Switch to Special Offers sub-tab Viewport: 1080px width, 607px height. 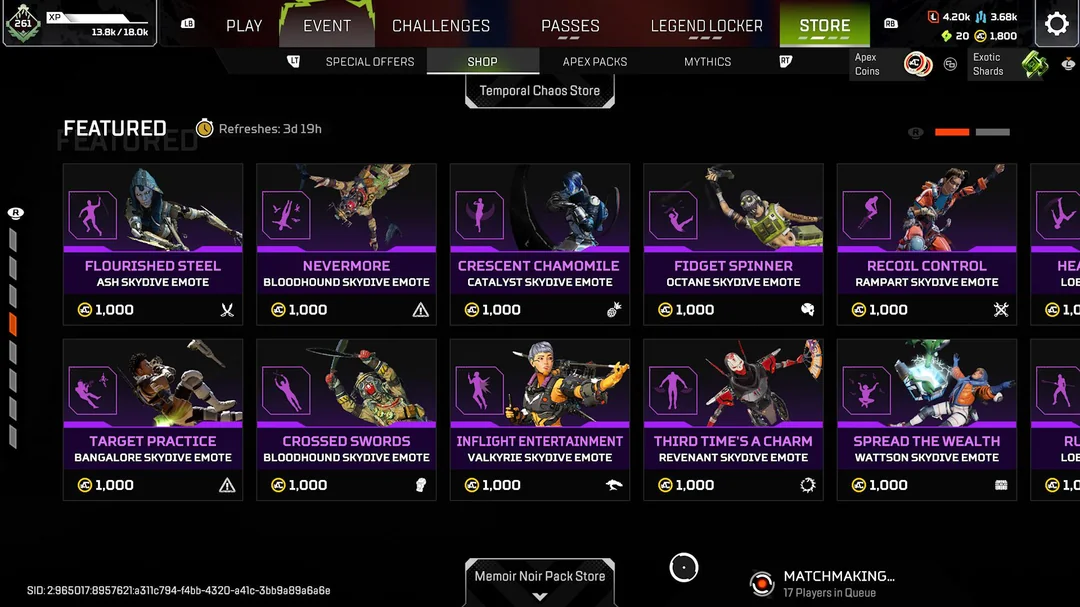369,62
